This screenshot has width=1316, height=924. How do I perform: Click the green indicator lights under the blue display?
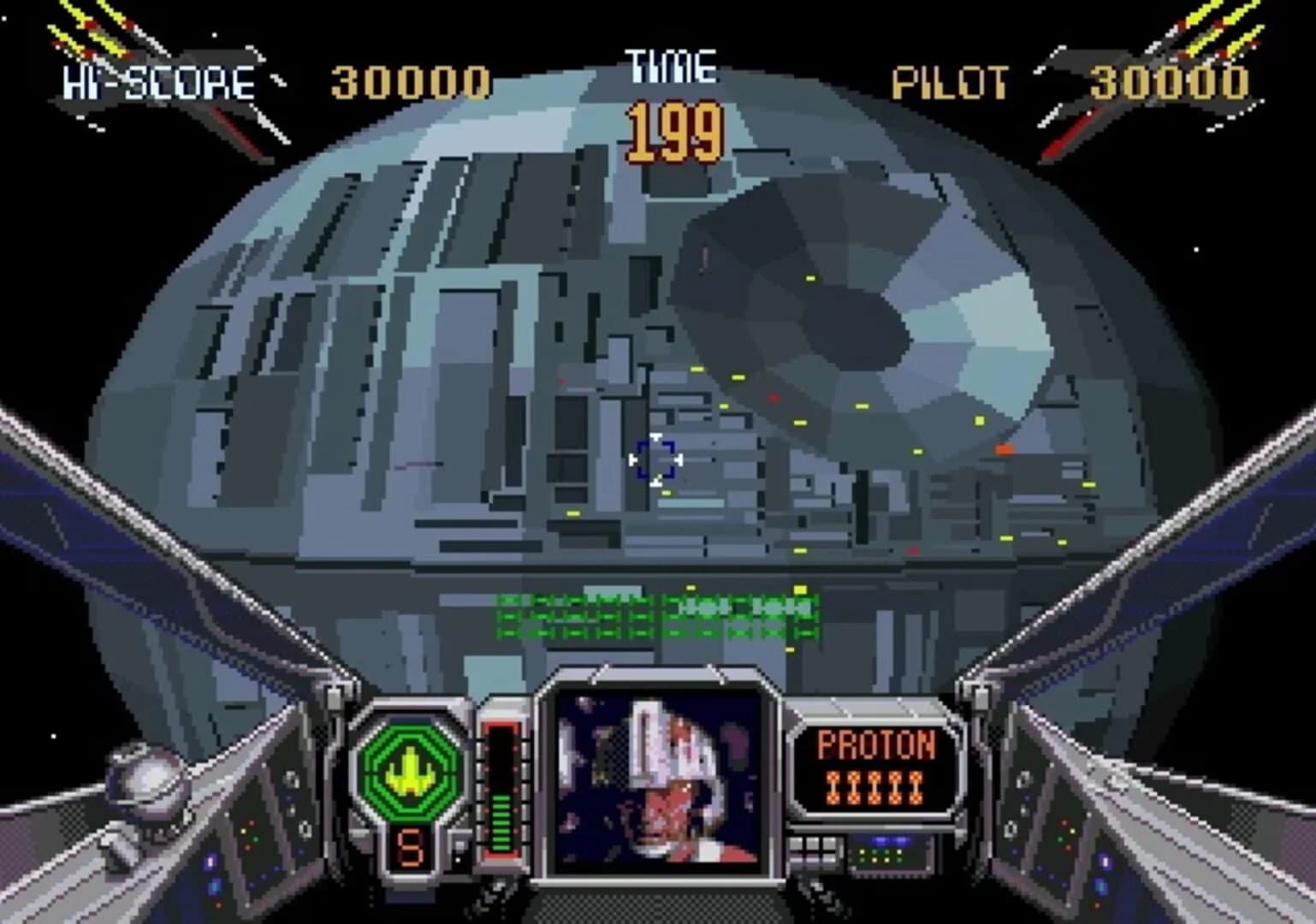pyautogui.click(x=881, y=856)
